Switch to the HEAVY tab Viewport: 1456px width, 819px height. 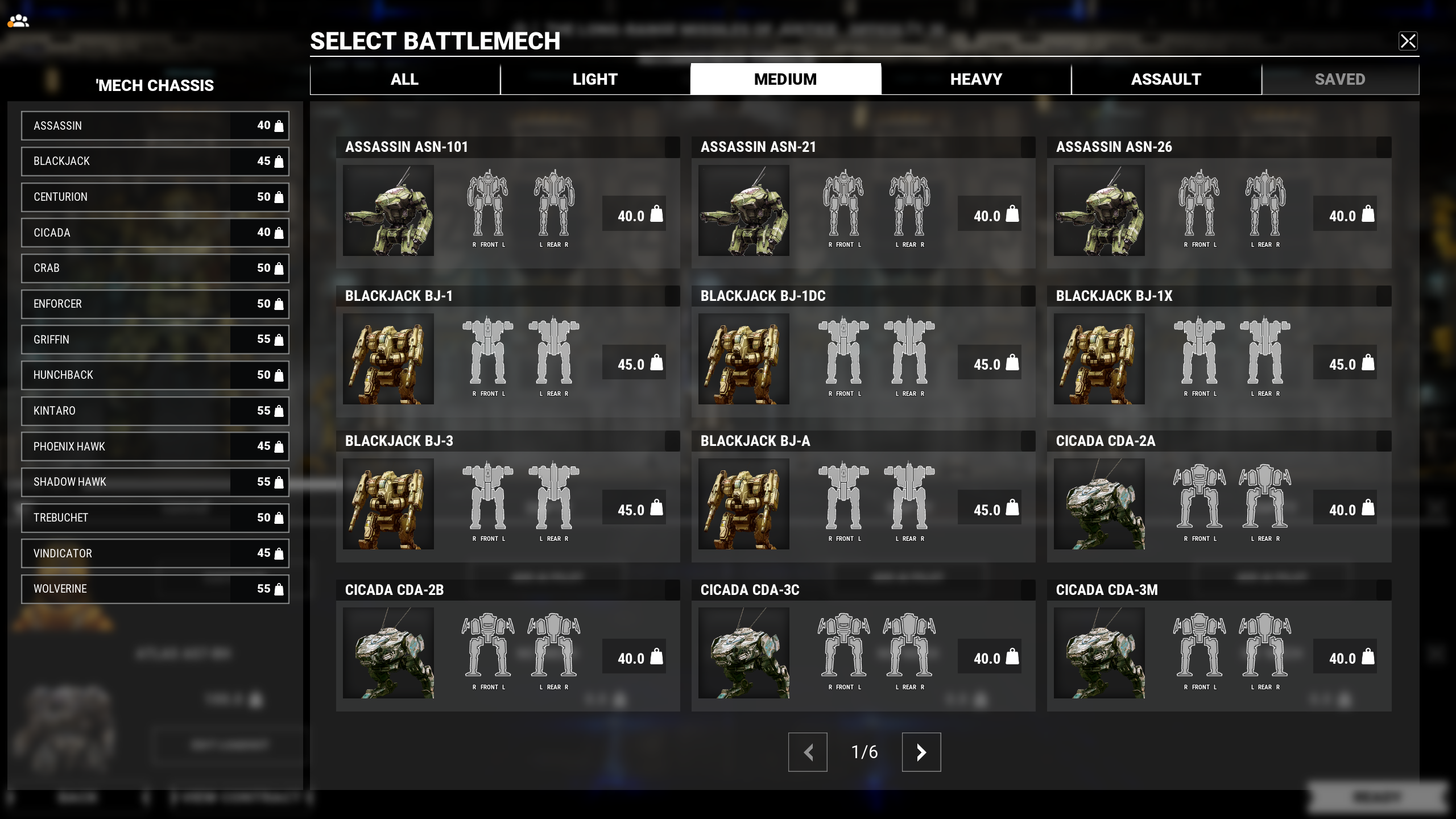coord(975,78)
